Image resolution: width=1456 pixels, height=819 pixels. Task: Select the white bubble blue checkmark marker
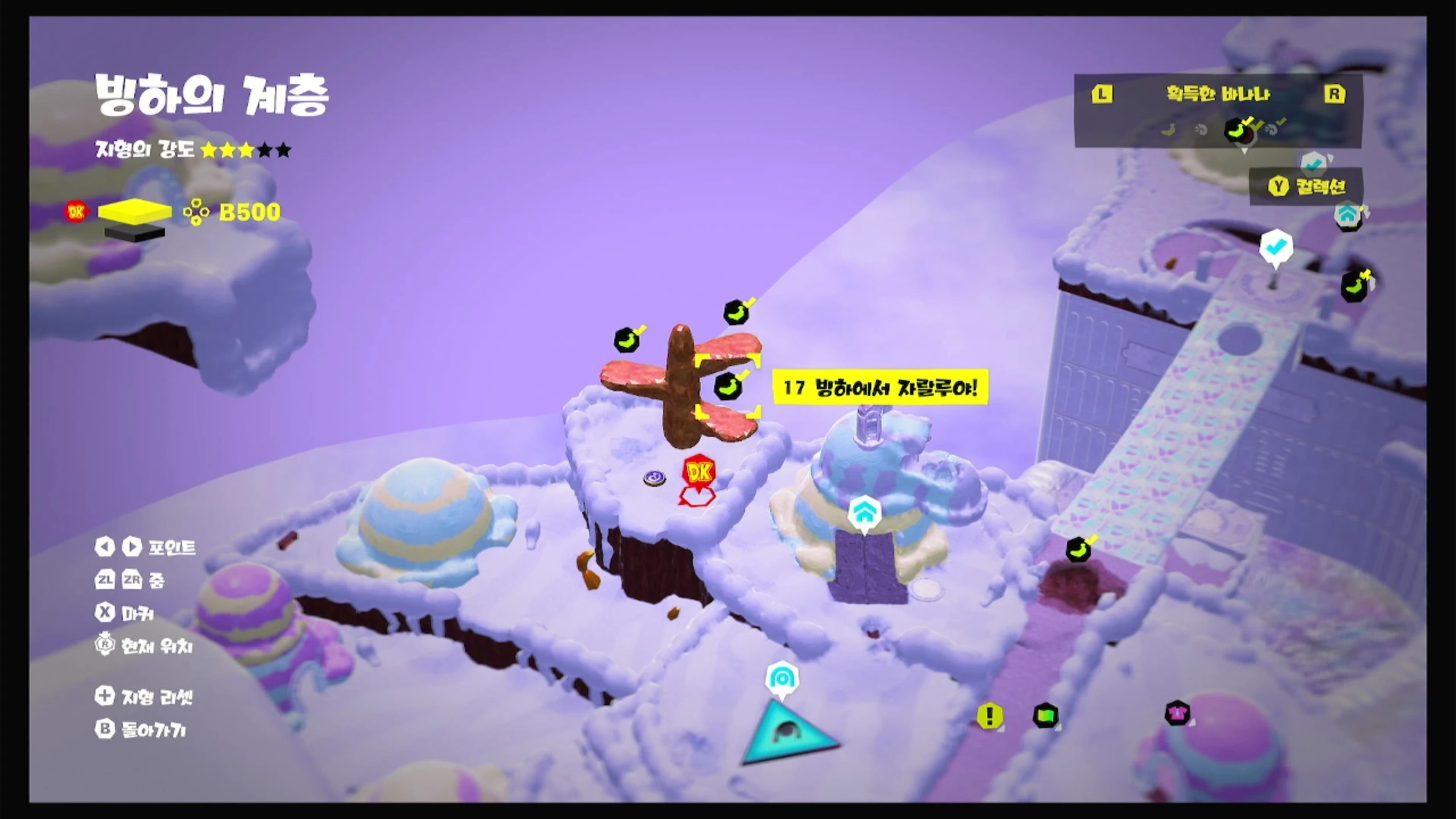(x=1276, y=247)
